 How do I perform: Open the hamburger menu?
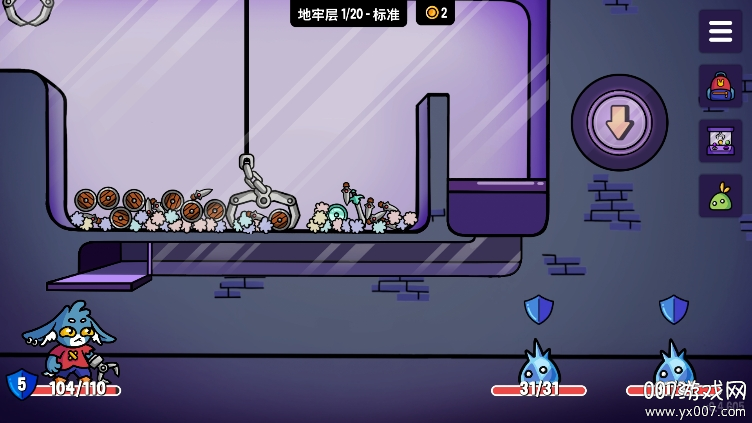click(720, 31)
